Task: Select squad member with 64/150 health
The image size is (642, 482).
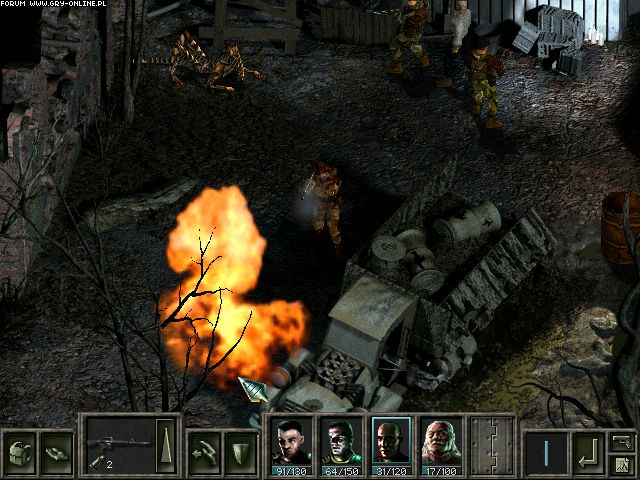Action: 342,444
